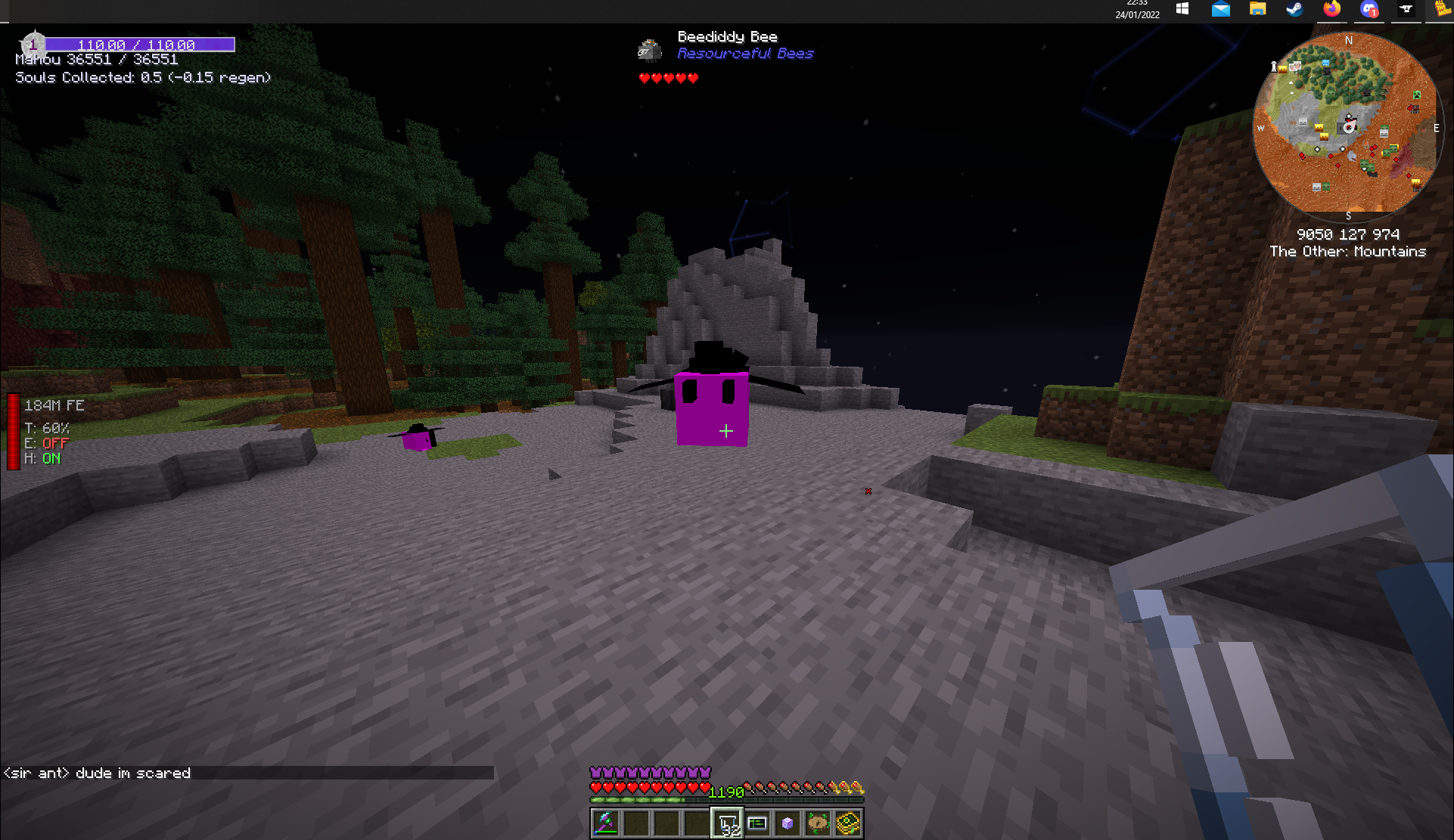
Task: Click the Souls Collected counter text
Action: [x=143, y=77]
